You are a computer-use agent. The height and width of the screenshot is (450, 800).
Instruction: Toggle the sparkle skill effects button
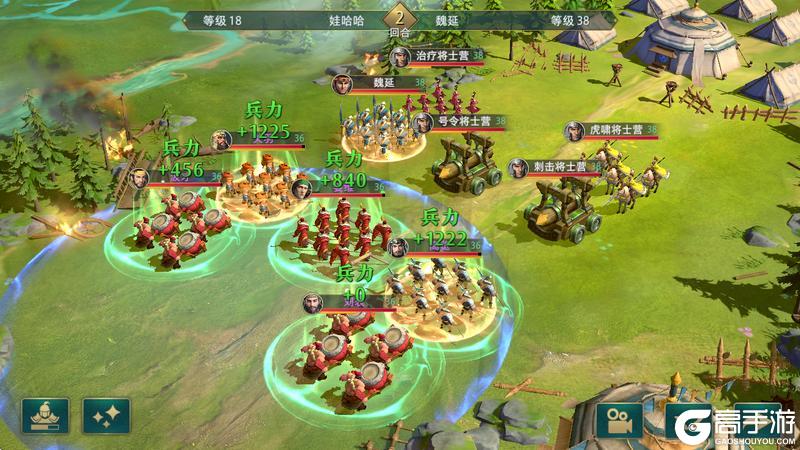pyautogui.click(x=107, y=414)
